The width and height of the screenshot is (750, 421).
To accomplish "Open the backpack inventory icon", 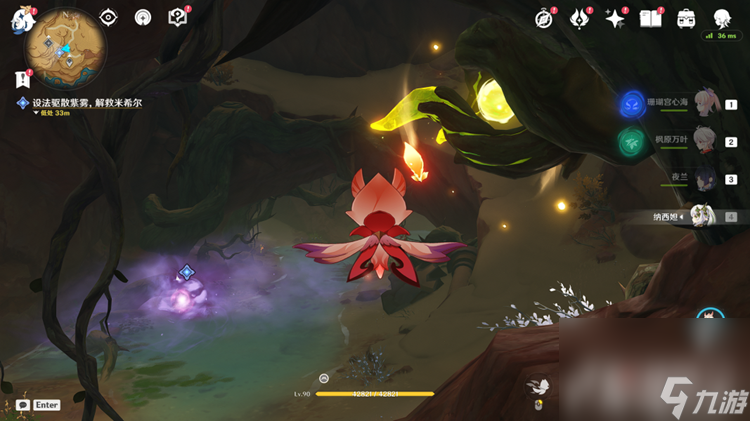I will point(686,18).
